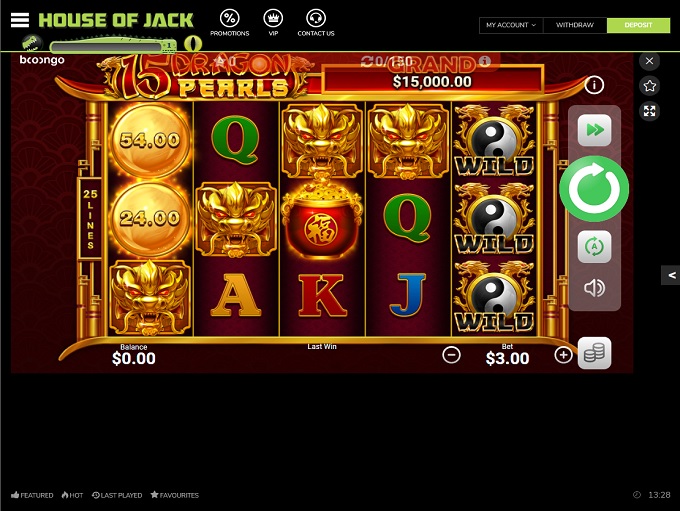Viewport: 680px width, 511px height.
Task: Open the autoplay settings
Action: pos(594,246)
